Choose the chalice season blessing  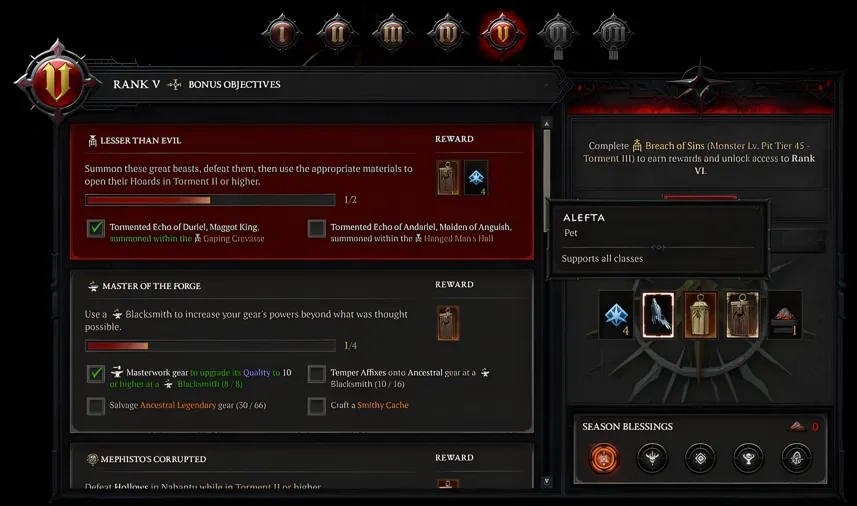(x=747, y=459)
